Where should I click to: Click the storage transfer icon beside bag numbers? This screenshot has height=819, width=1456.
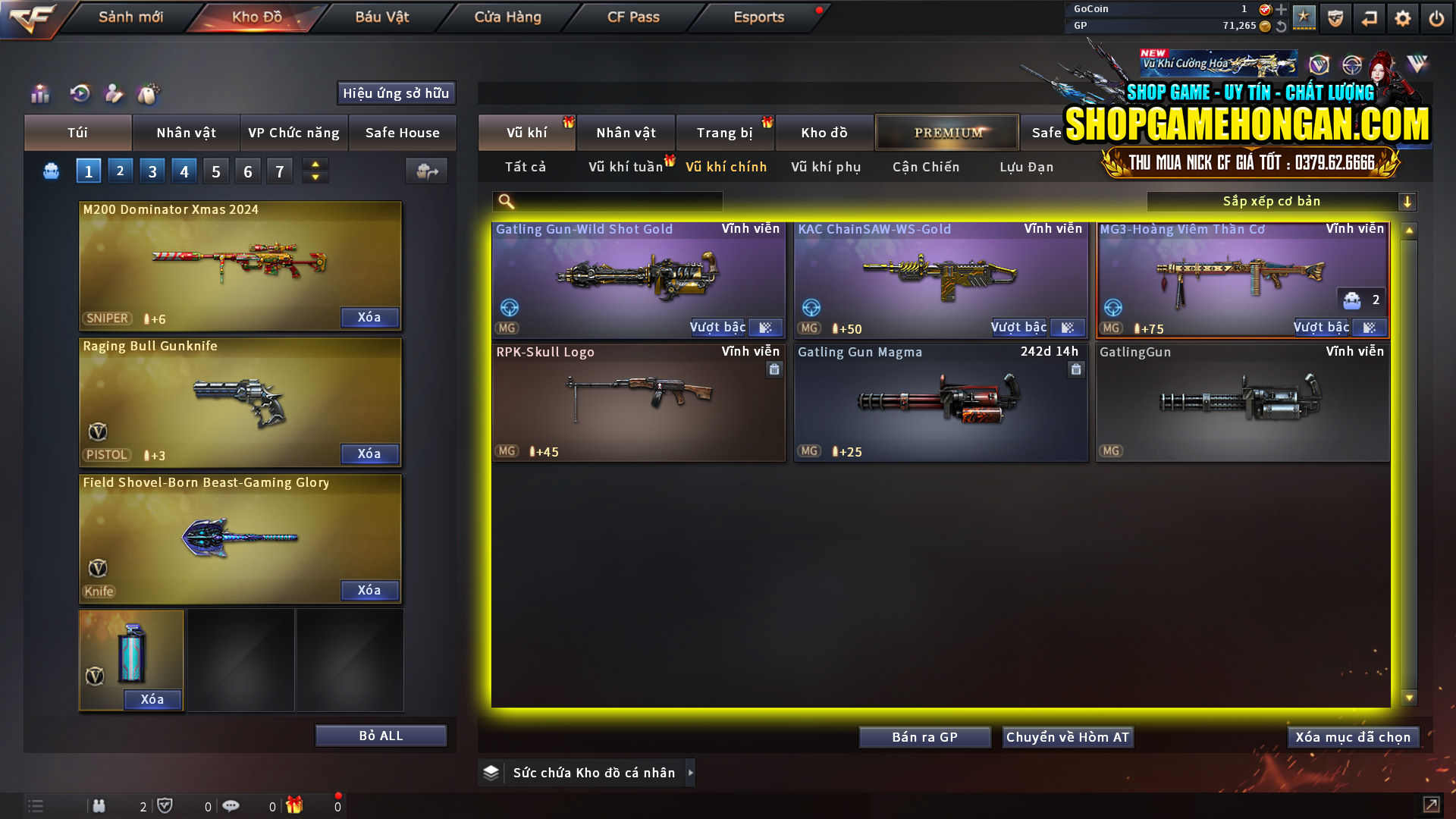[426, 171]
